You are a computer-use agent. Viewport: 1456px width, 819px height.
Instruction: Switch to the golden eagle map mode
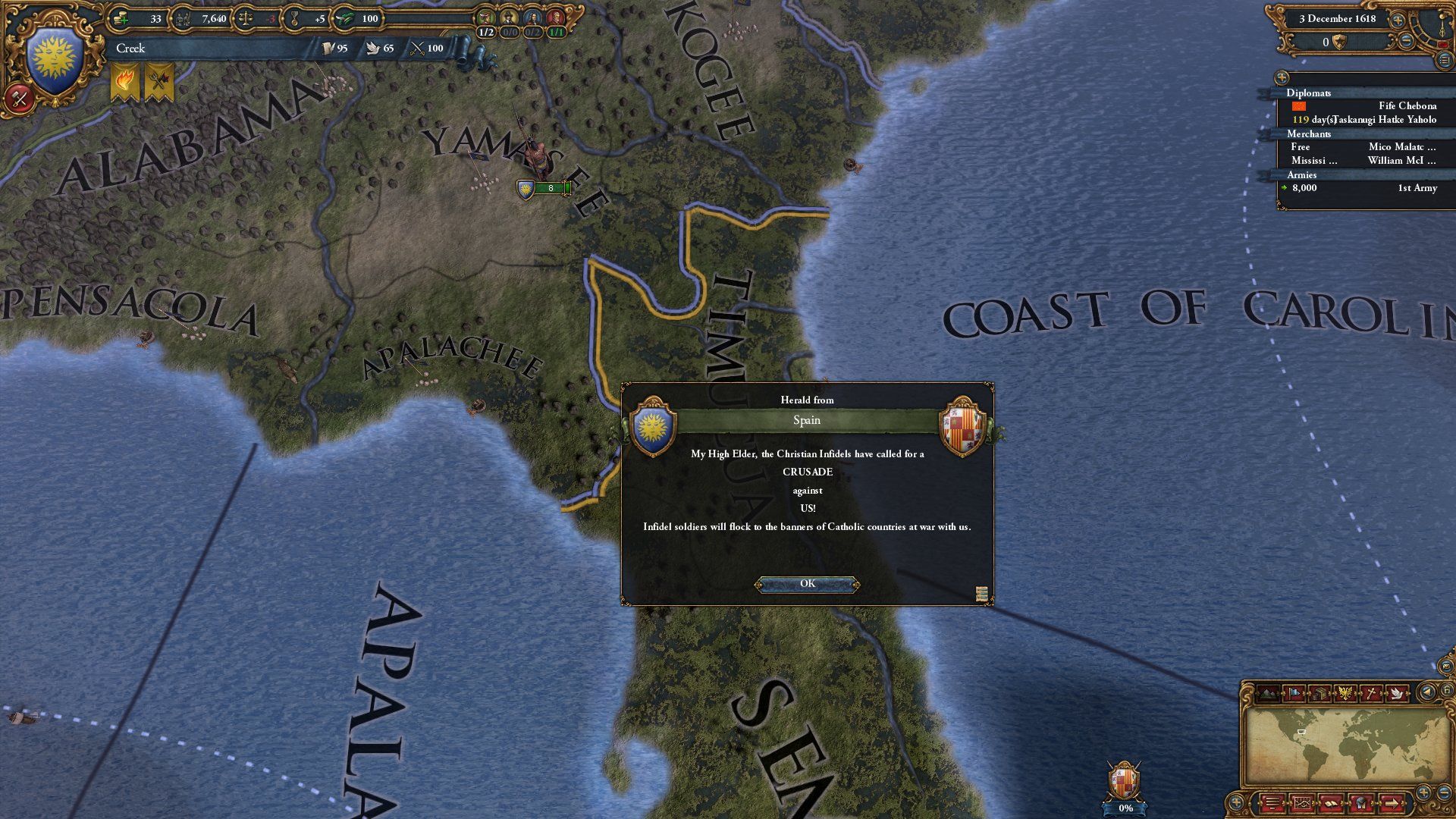pyautogui.click(x=1345, y=693)
